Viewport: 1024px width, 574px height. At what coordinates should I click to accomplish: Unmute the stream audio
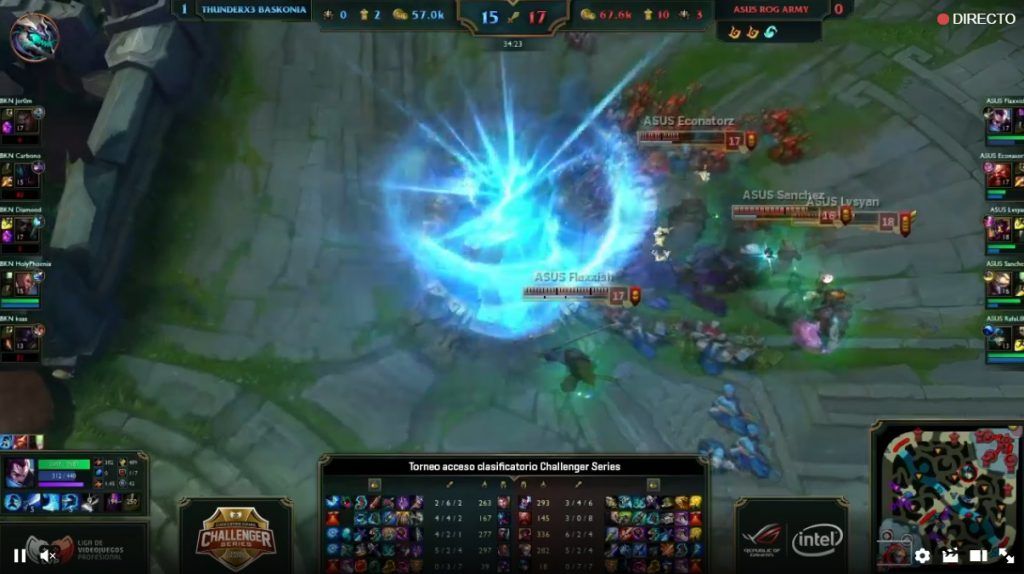(45, 556)
